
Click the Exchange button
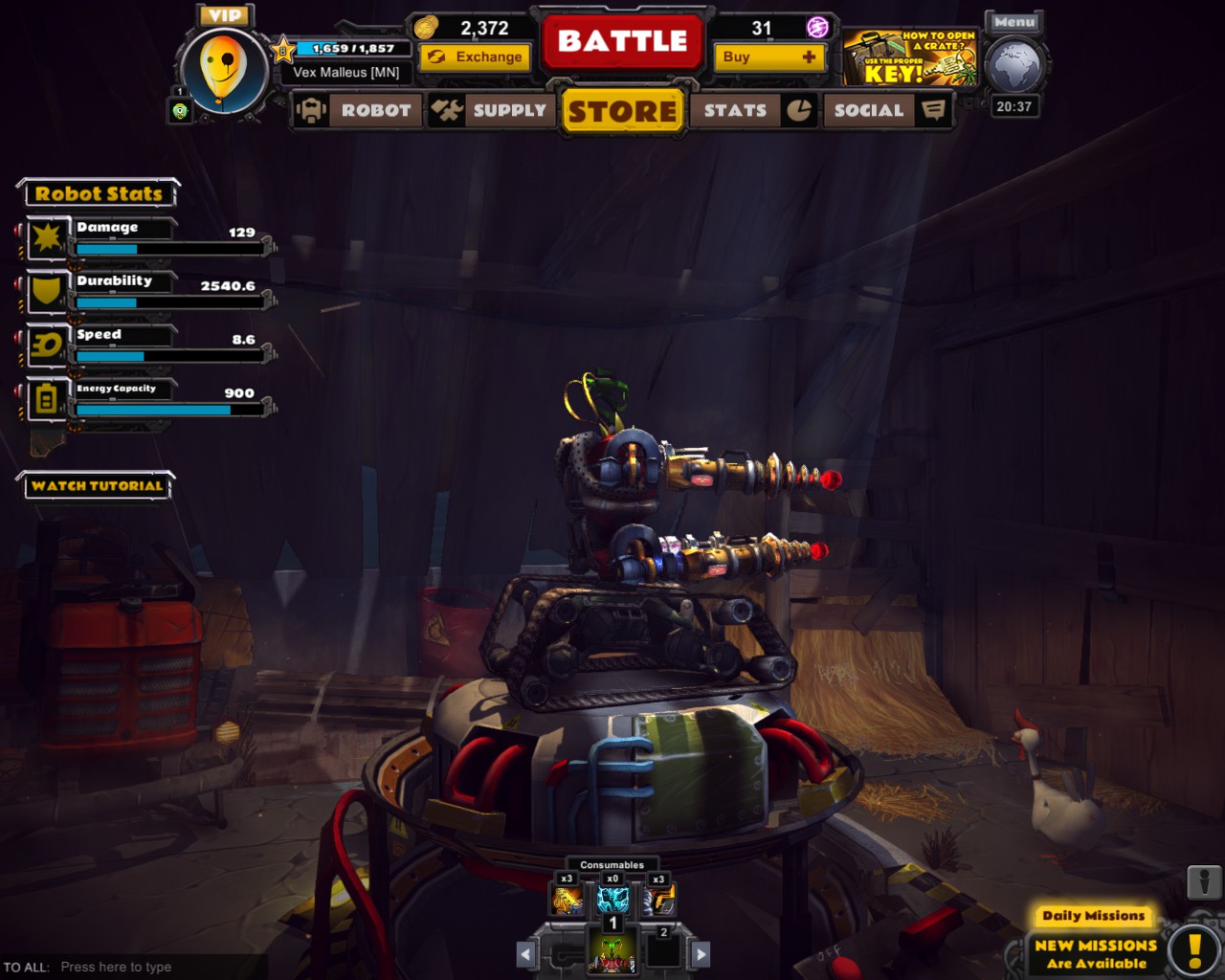pyautogui.click(x=475, y=57)
